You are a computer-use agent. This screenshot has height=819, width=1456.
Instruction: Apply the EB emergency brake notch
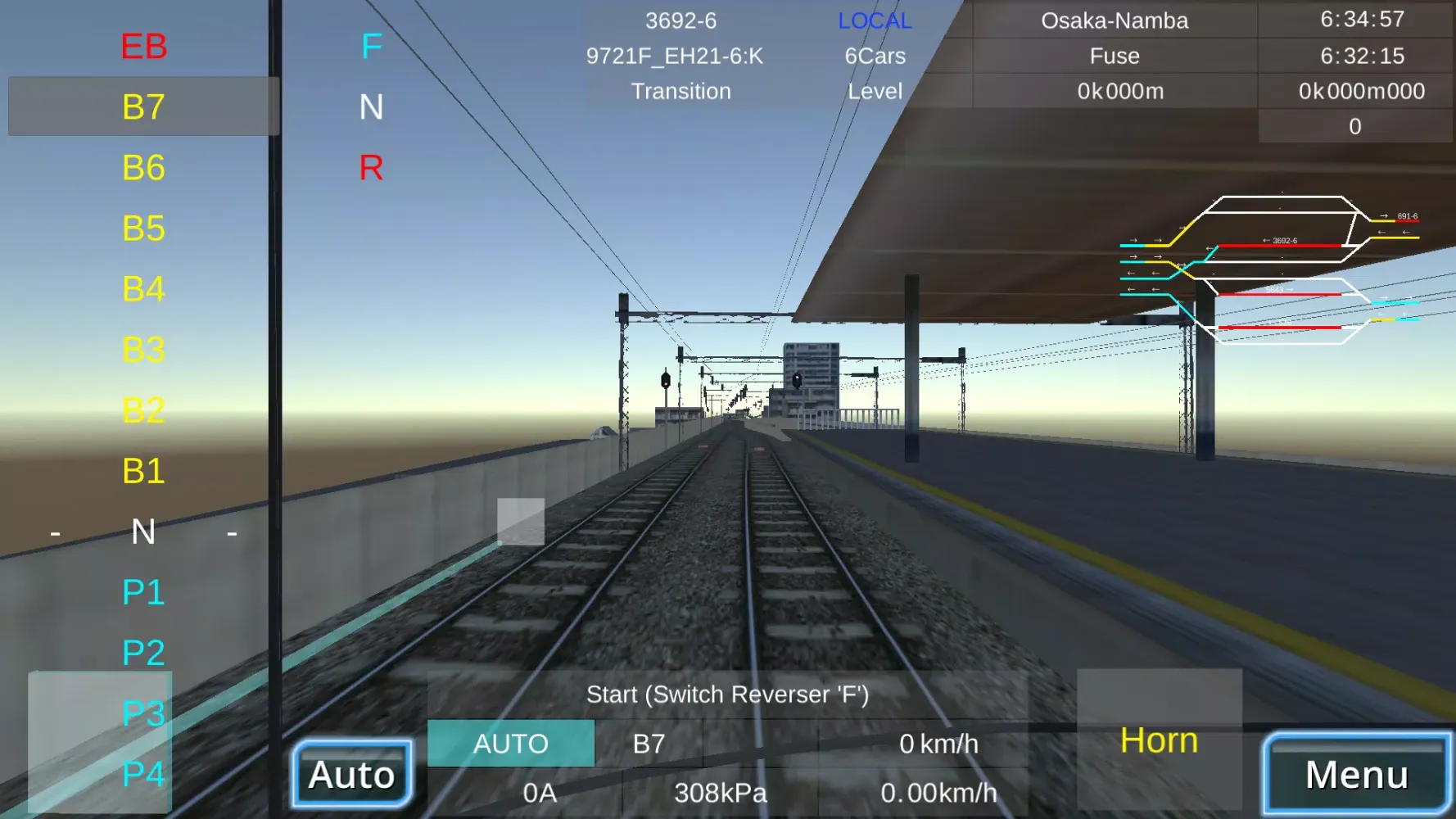(x=143, y=47)
